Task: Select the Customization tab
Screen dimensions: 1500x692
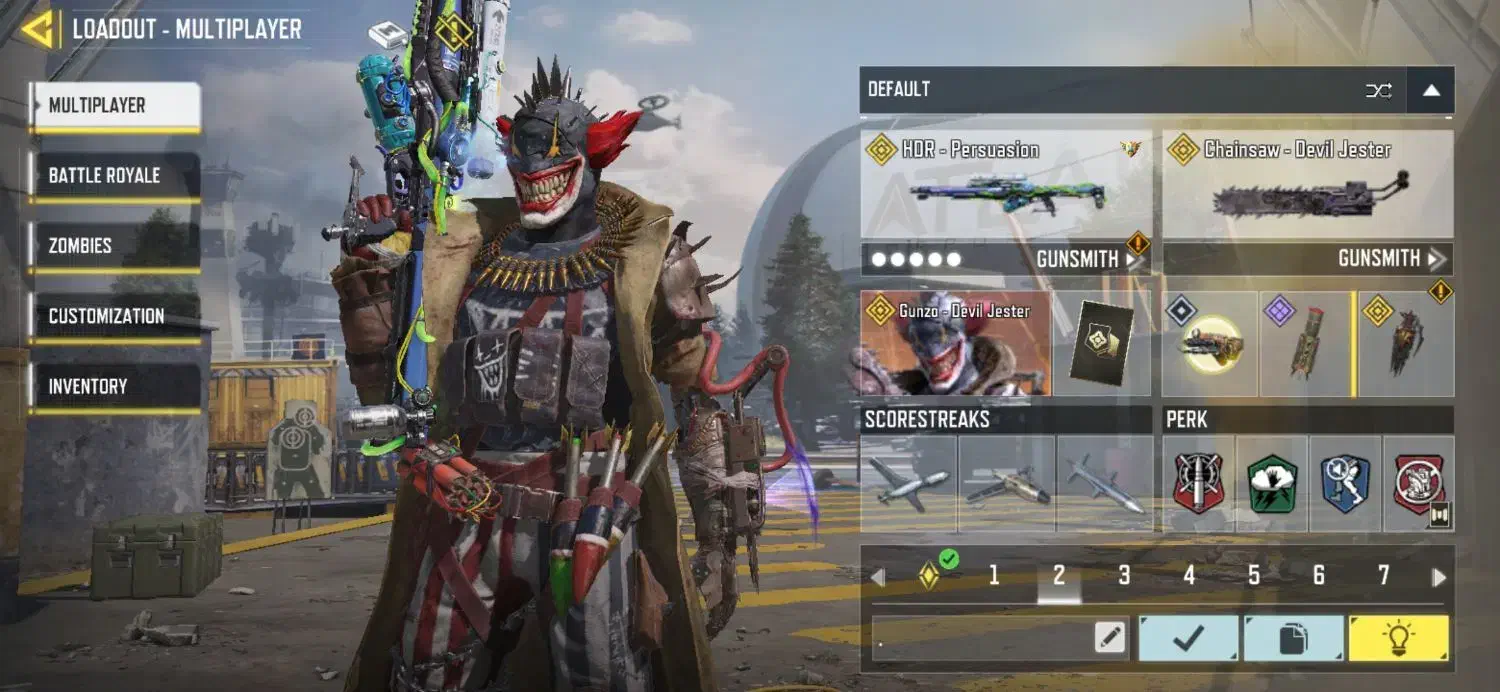Action: (x=115, y=316)
